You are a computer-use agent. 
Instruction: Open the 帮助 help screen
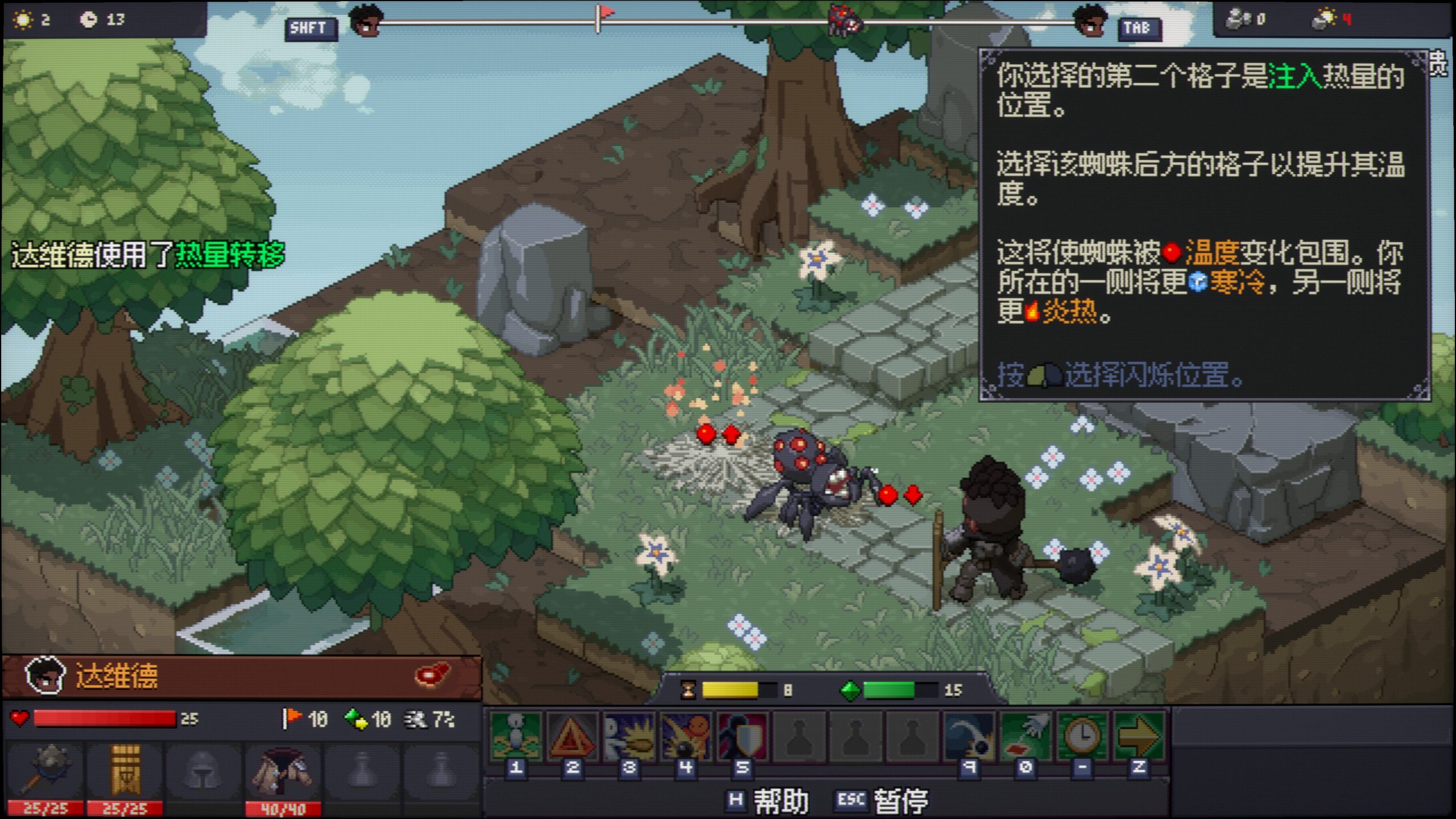tap(769, 801)
